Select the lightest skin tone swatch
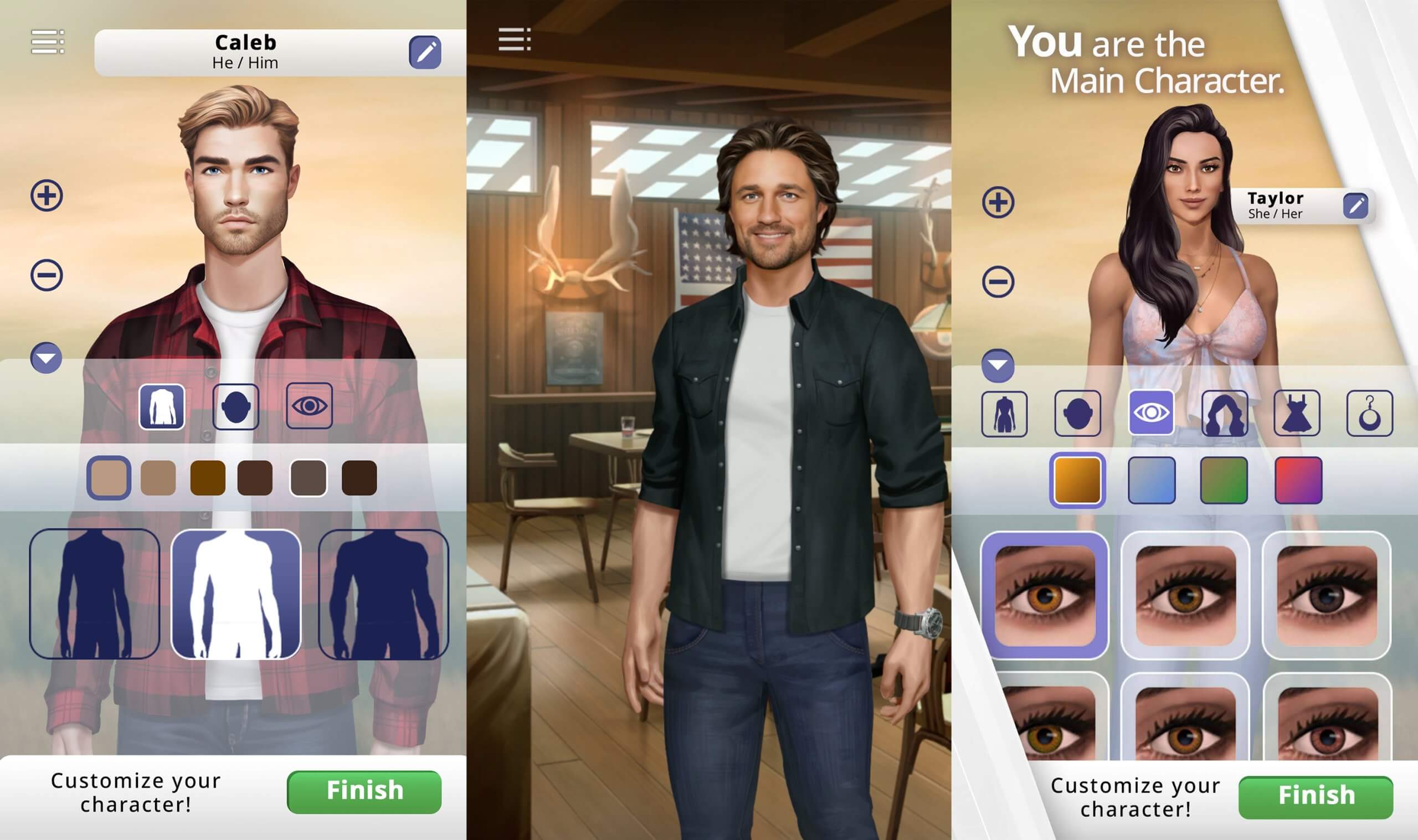The height and width of the screenshot is (840, 1418). tap(109, 478)
